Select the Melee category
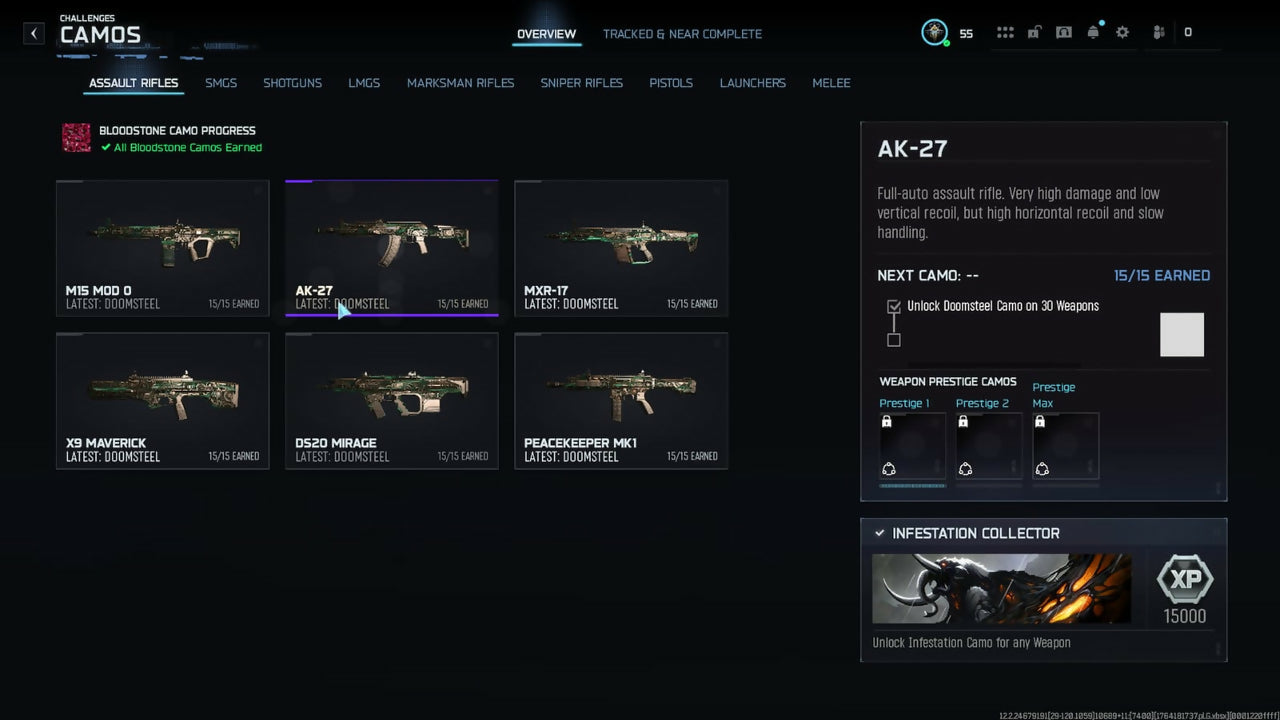 pos(831,83)
